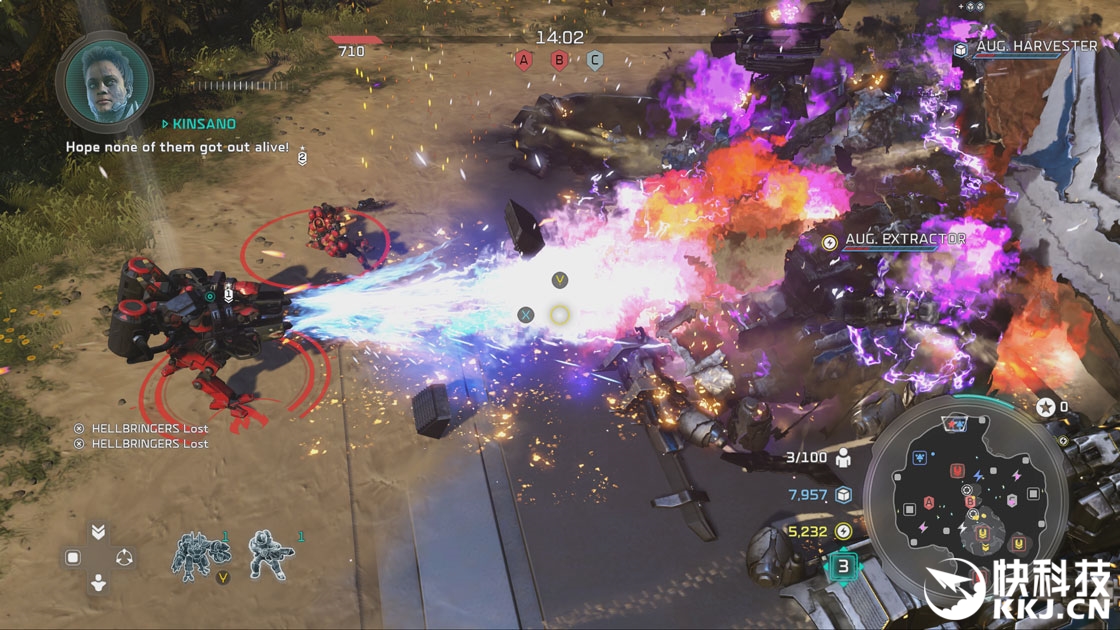This screenshot has height=630, width=1120.
Task: Click the tech level 3 badge
Action: pyautogui.click(x=843, y=567)
